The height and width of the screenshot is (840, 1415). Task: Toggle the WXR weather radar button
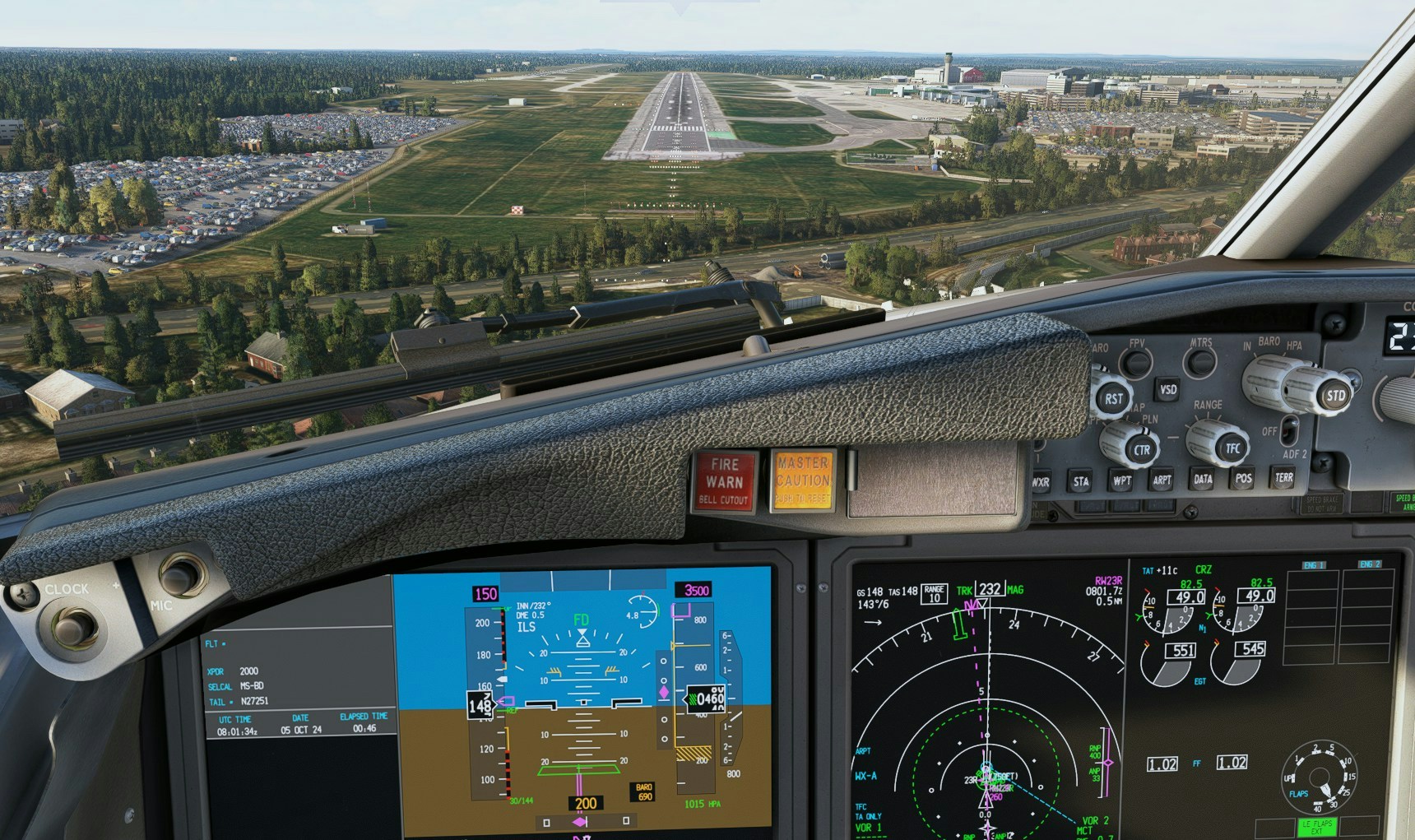tap(1041, 482)
